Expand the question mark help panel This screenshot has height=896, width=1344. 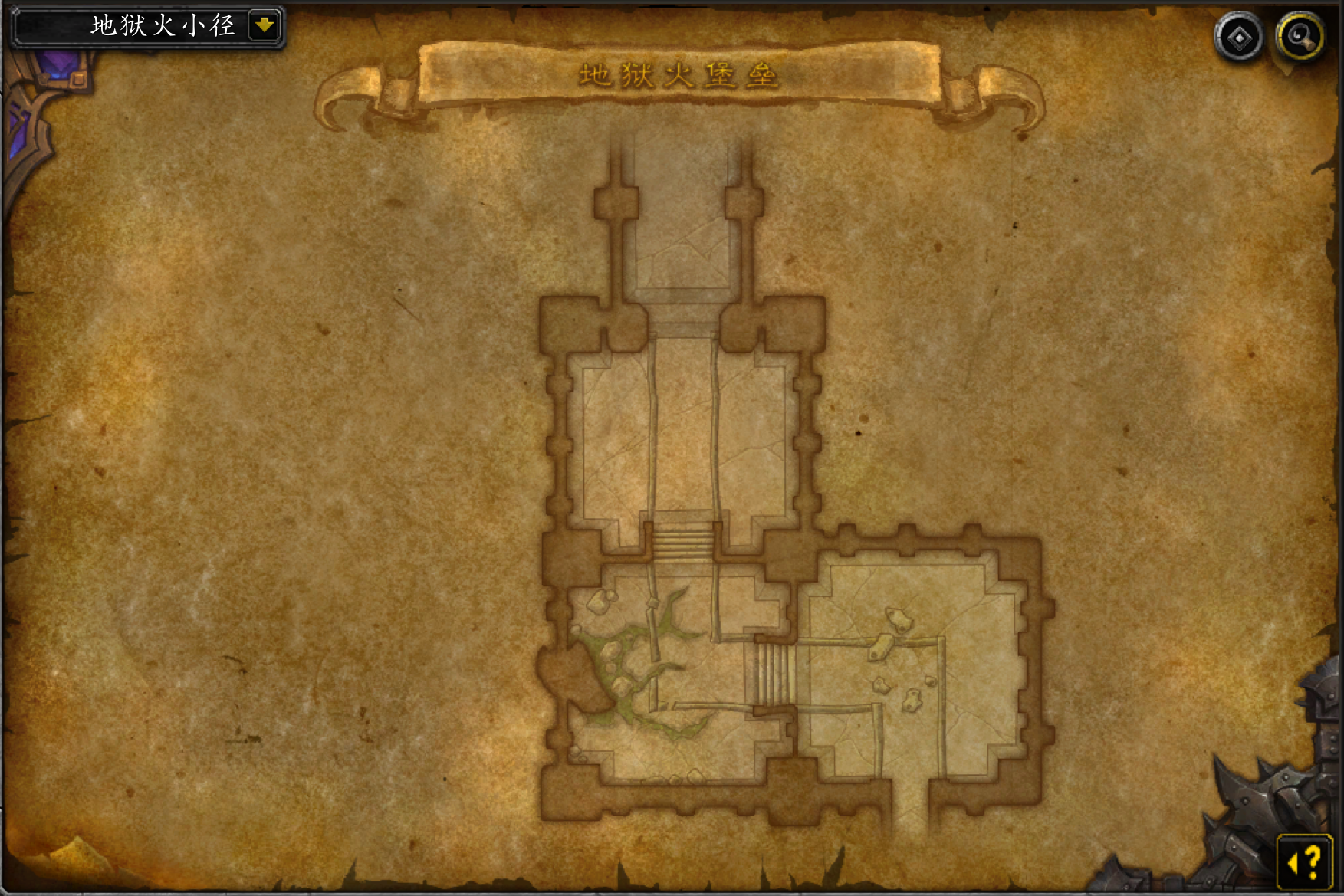click(x=1305, y=862)
